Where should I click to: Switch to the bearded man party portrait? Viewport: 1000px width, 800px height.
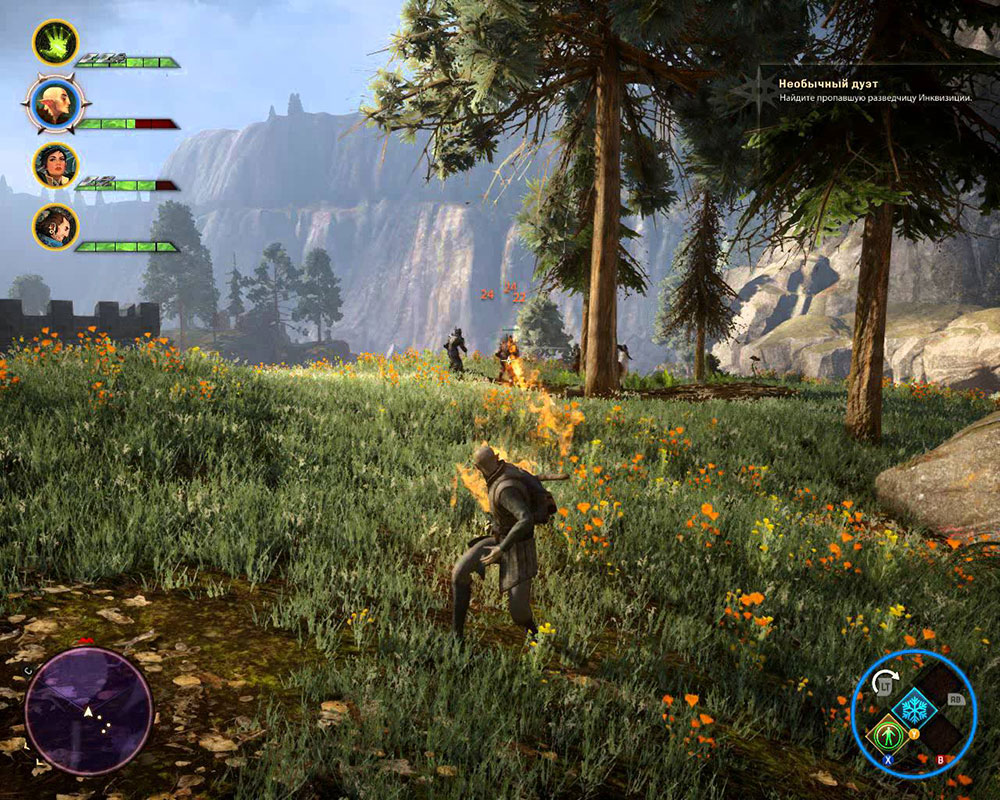[x=55, y=227]
